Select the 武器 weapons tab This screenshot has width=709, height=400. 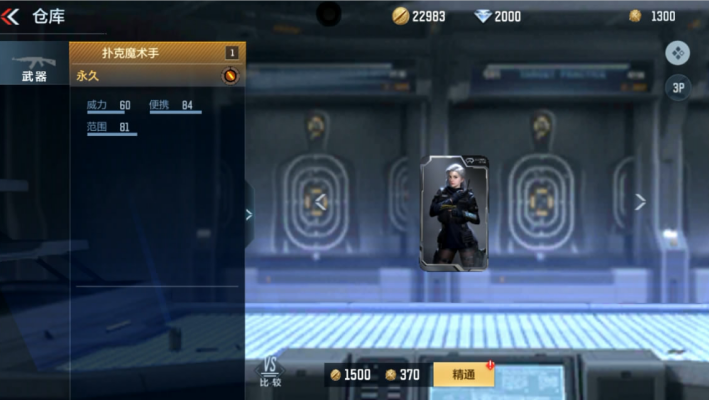34,64
